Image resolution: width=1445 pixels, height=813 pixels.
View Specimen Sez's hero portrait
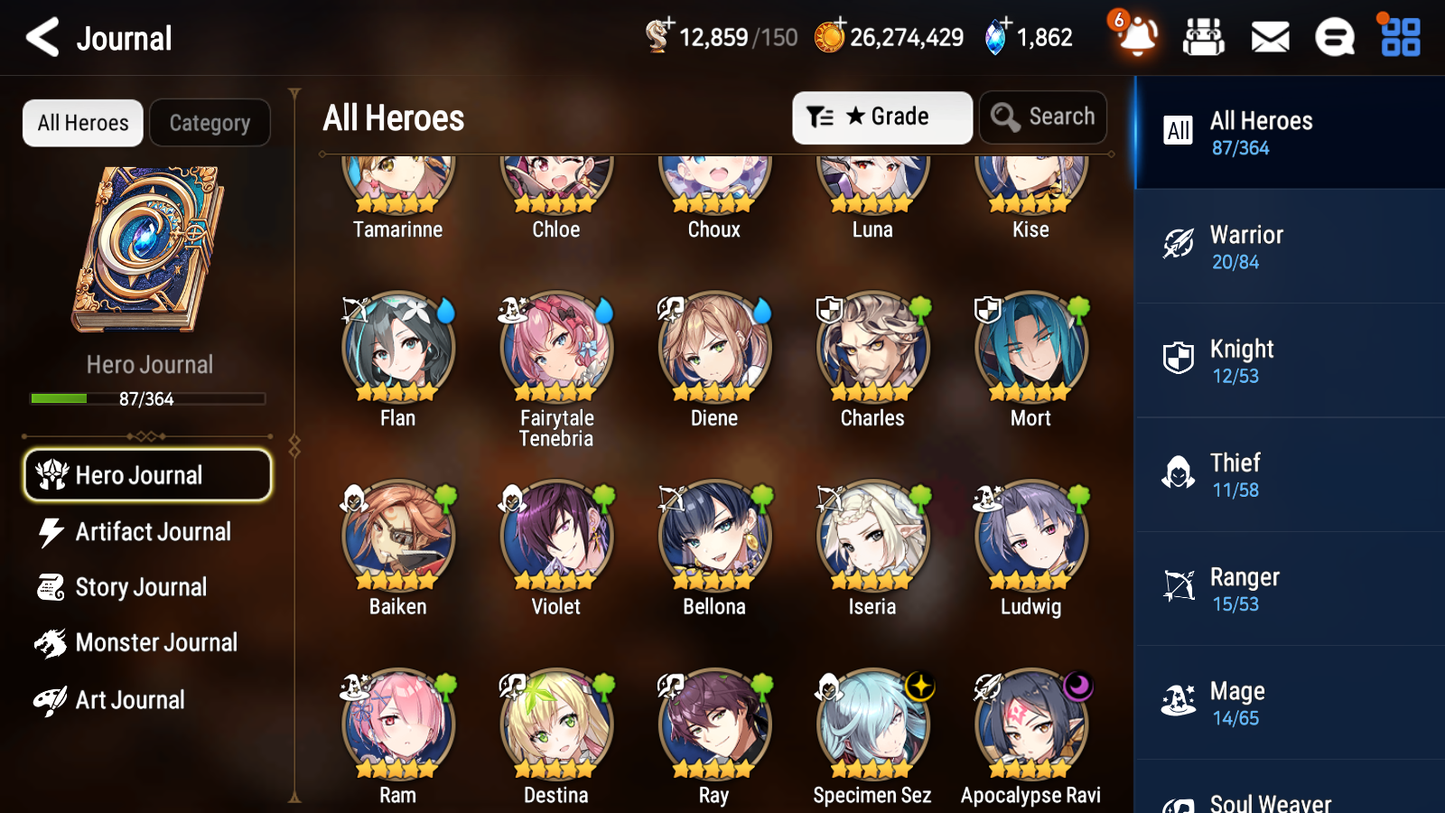pyautogui.click(x=872, y=724)
